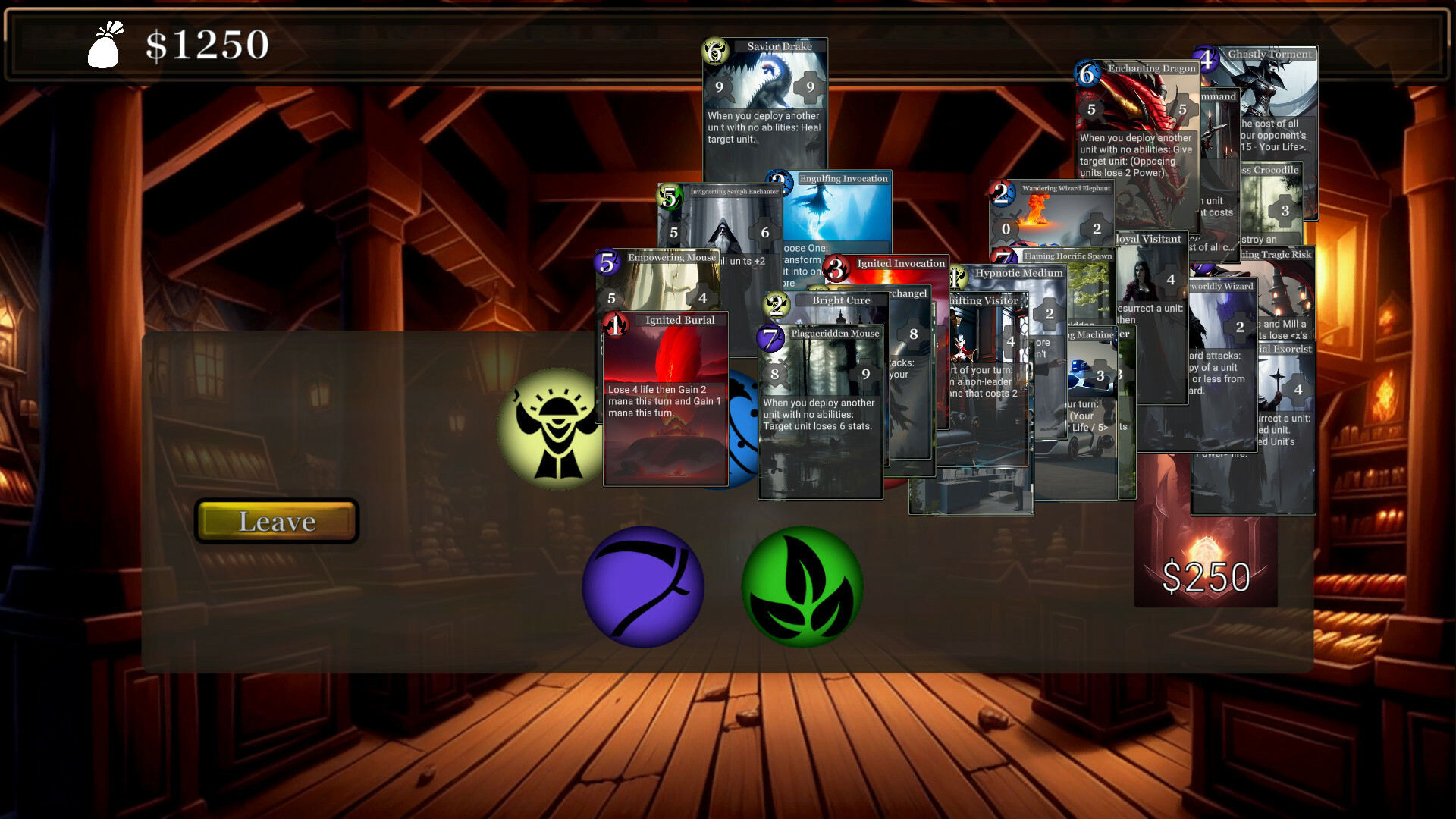The width and height of the screenshot is (1456, 819).
Task: Select the Bright Cure card
Action: click(x=842, y=303)
